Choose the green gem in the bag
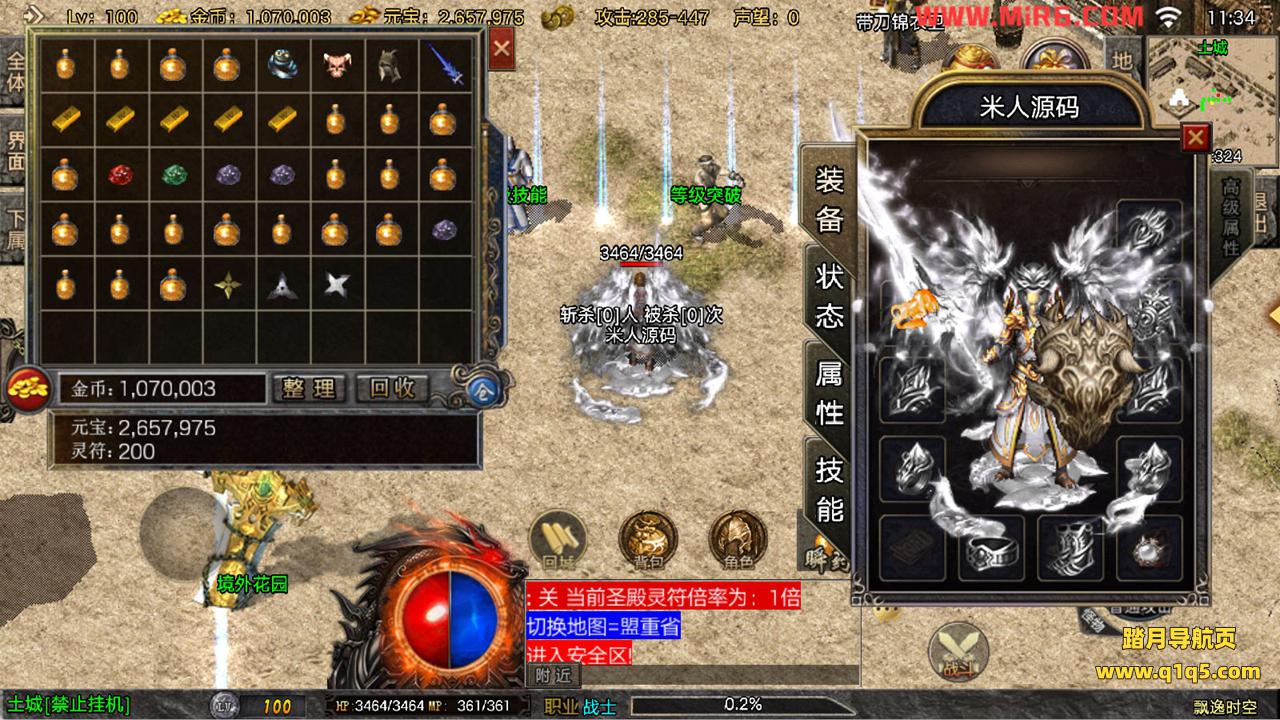Viewport: 1280px width, 720px height. click(x=174, y=176)
